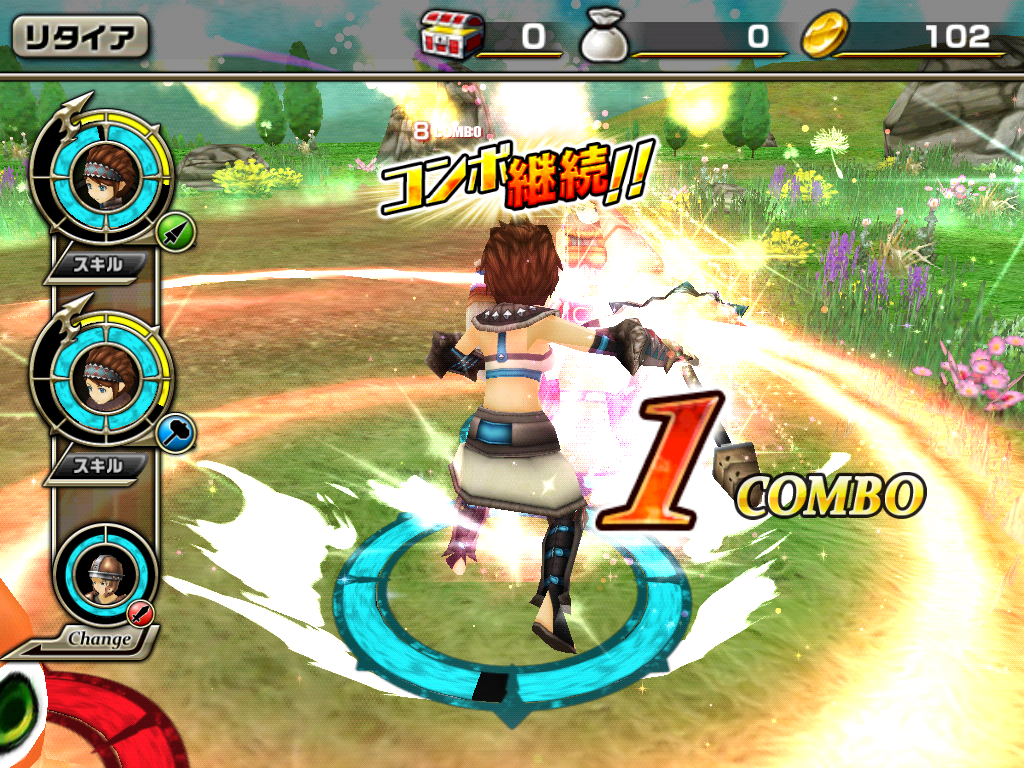Activate スキル under the blue hammer character
This screenshot has height=768, width=1024.
[x=99, y=465]
